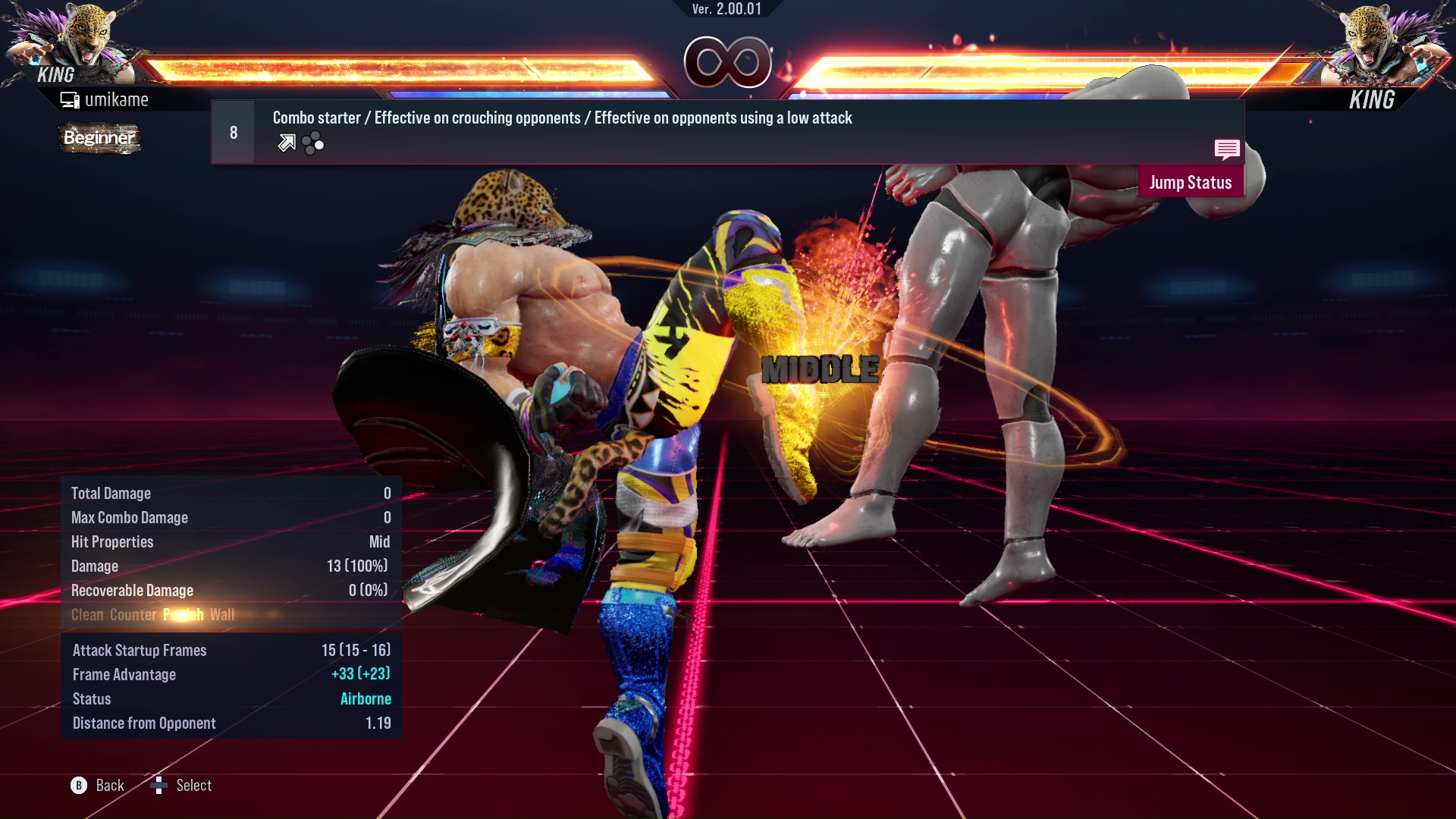Click the attack button input icon
1456x819 pixels.
[312, 142]
